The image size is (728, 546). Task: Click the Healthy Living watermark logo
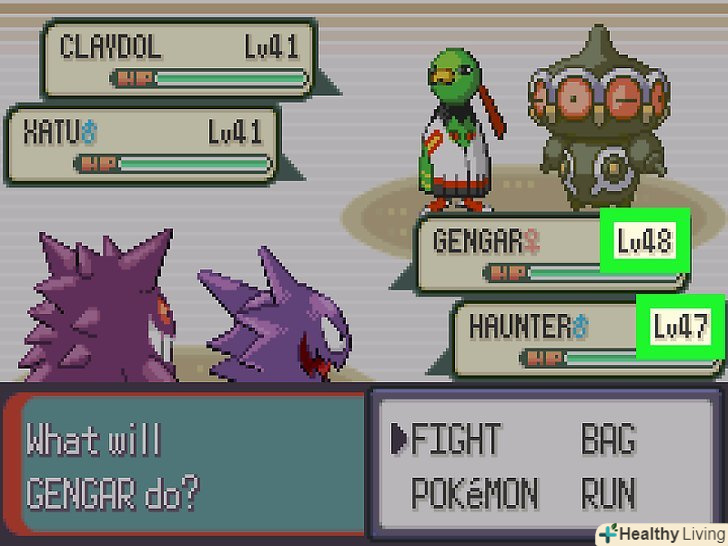661,533
